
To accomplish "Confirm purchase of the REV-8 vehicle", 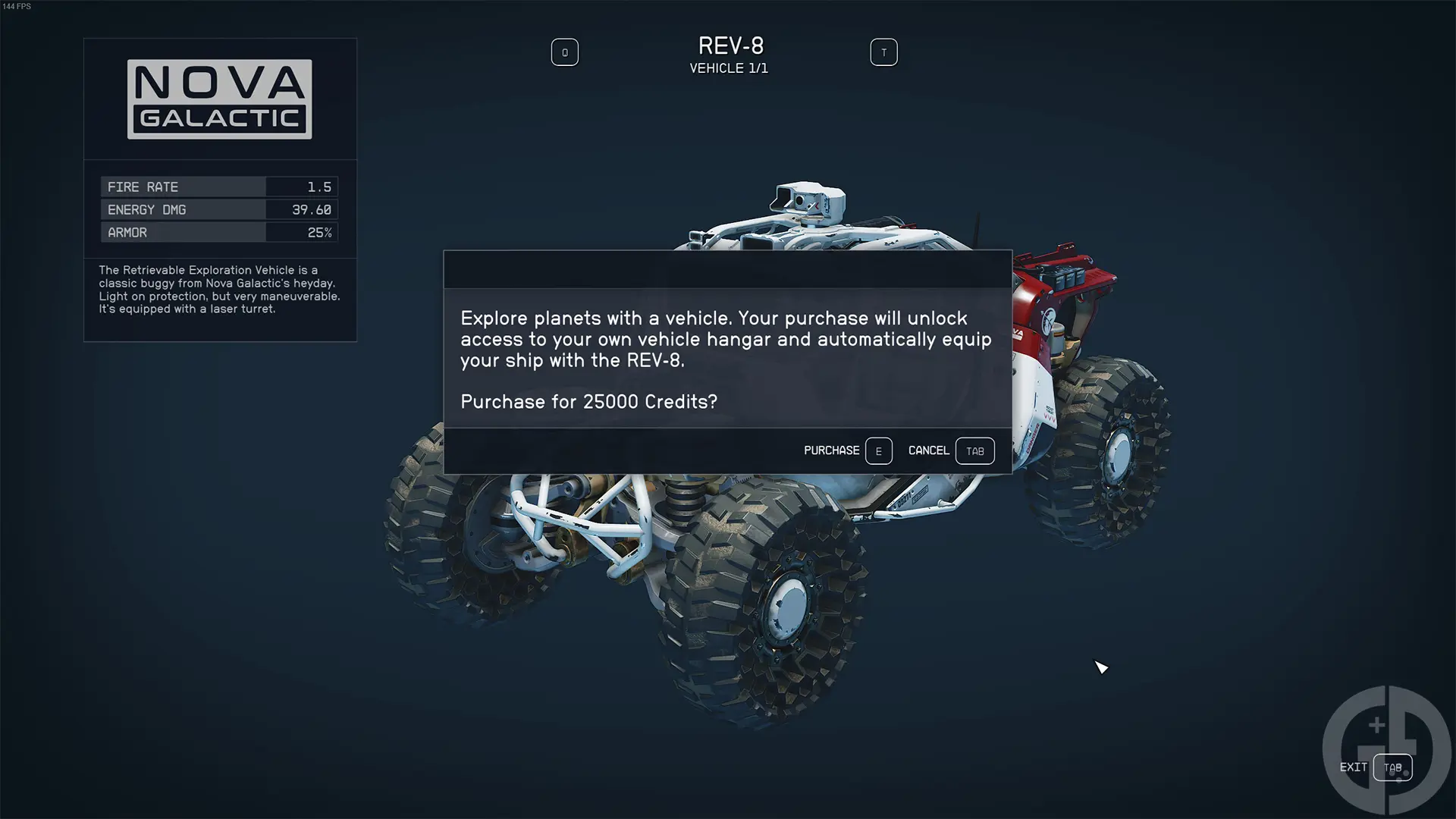I will click(x=832, y=450).
